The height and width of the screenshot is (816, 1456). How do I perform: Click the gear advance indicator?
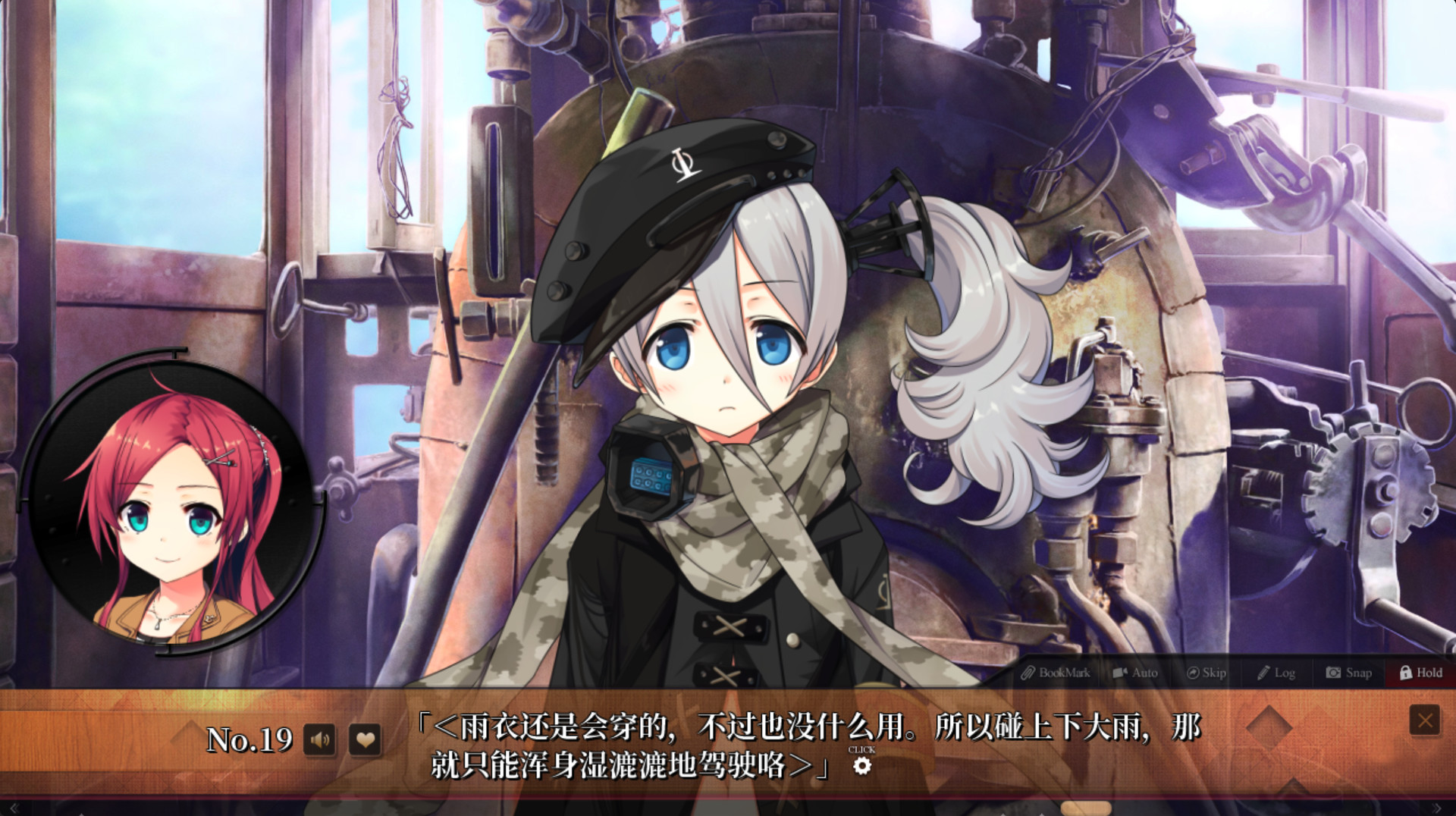861,766
